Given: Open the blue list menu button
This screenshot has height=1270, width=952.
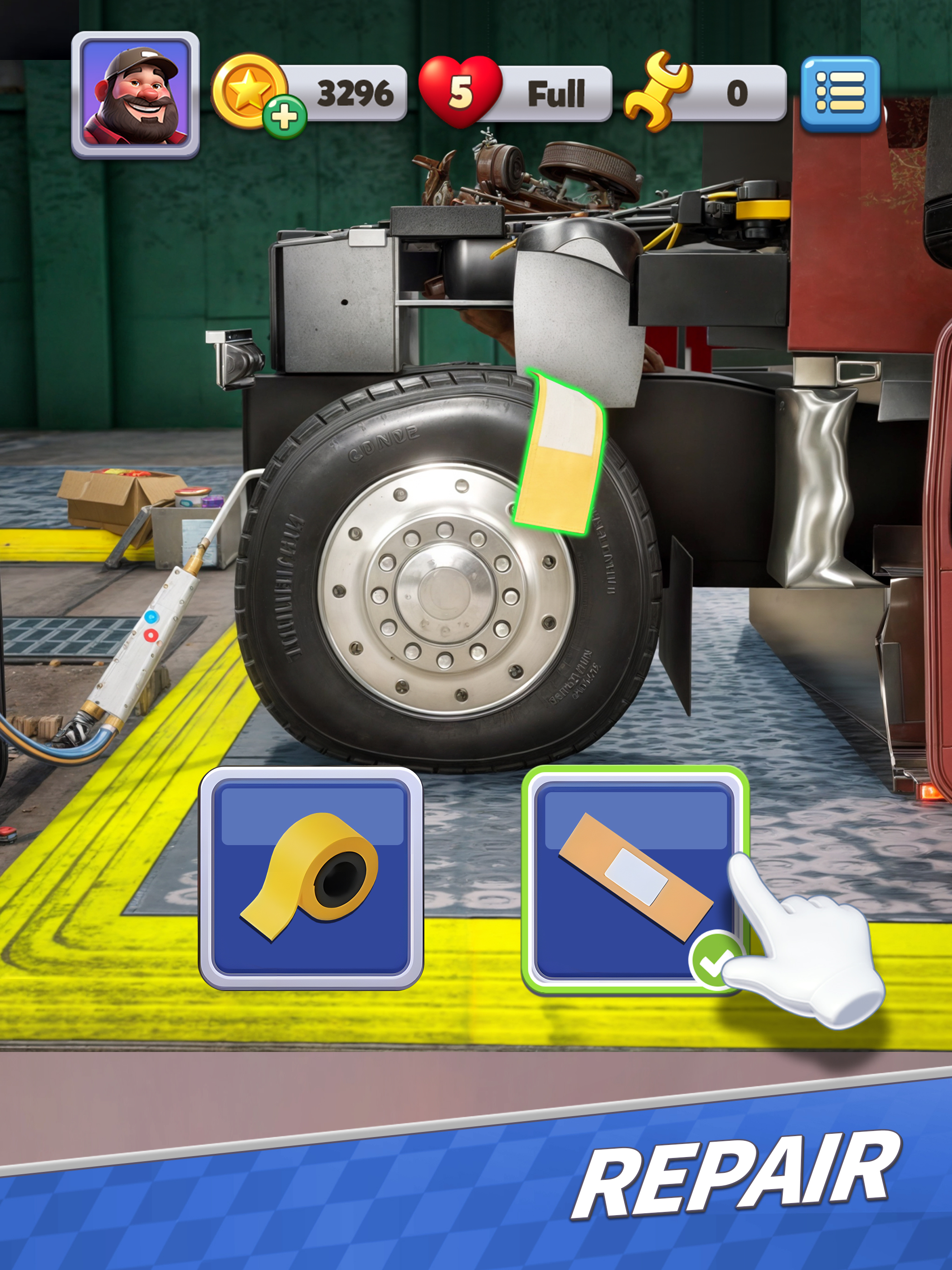Looking at the screenshot, I should [840, 93].
